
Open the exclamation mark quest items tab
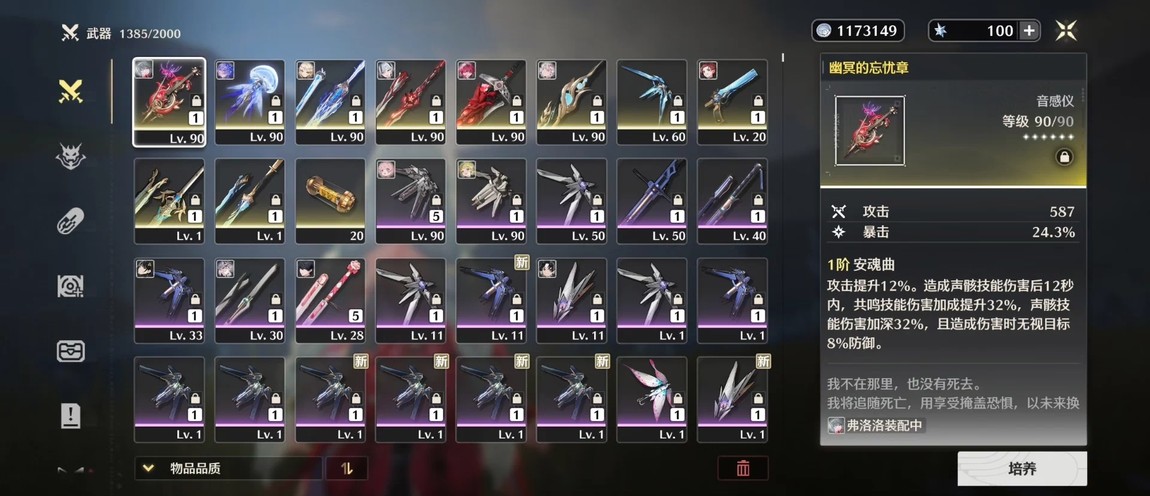[x=70, y=415]
